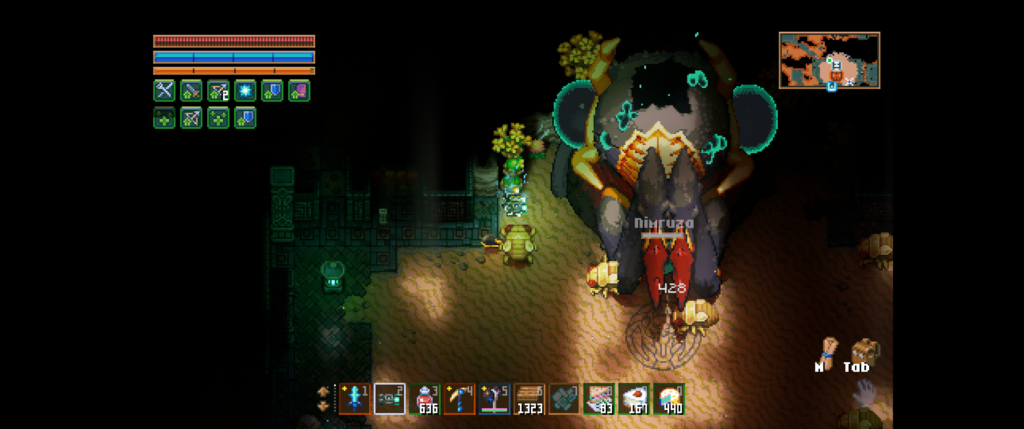
Task: Click the hotbar's down arrow
Action: coord(323,407)
